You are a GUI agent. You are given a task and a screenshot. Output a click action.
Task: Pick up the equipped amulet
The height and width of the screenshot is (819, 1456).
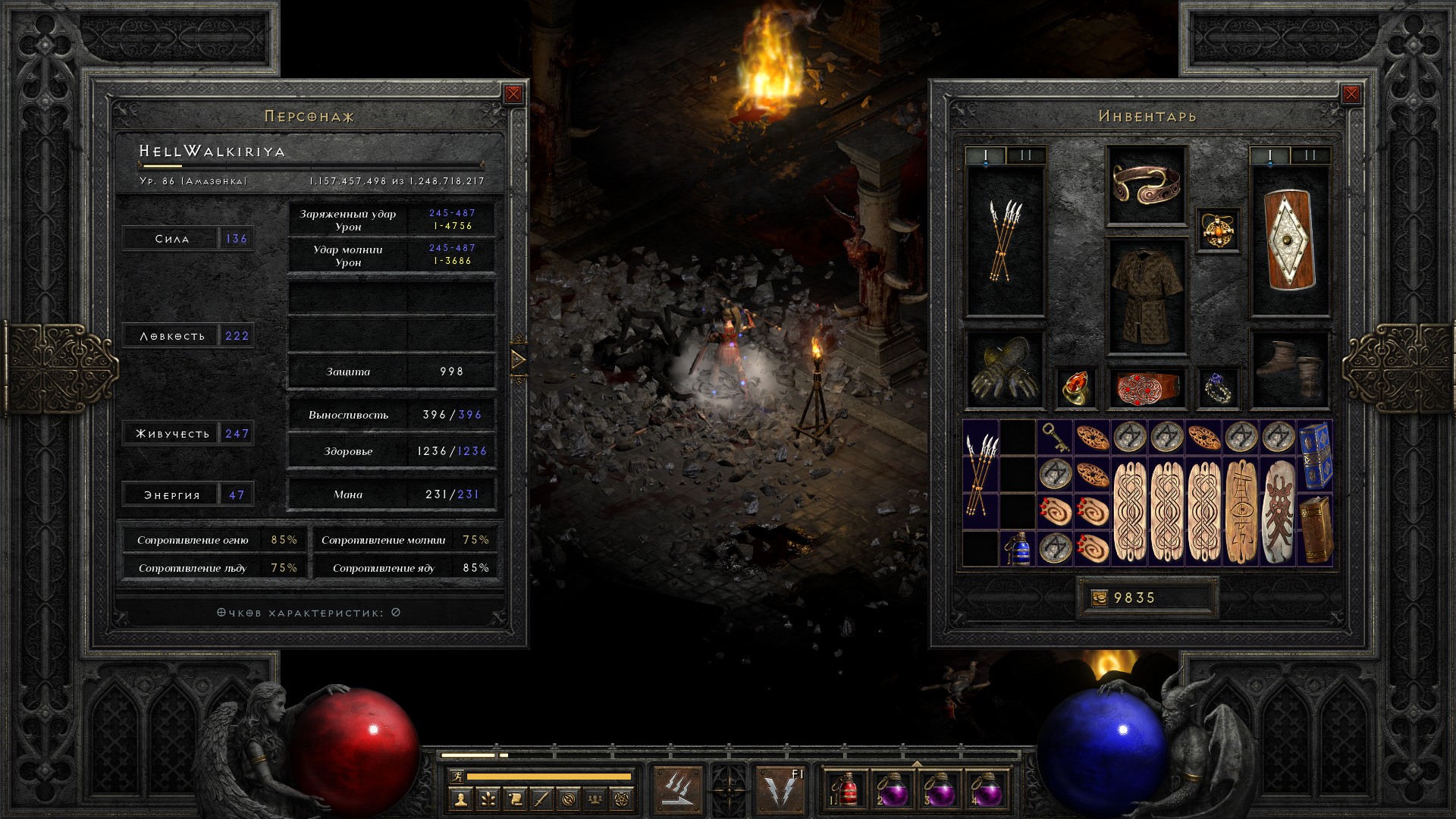[1218, 229]
